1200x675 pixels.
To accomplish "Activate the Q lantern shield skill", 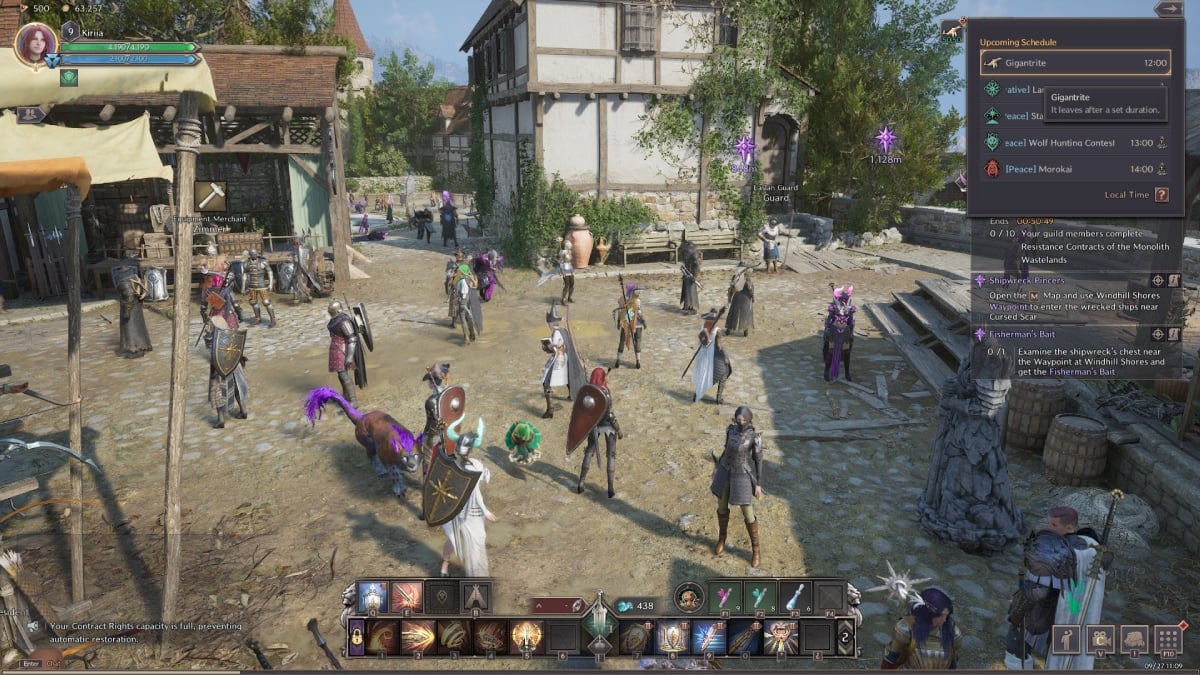I will 372,597.
